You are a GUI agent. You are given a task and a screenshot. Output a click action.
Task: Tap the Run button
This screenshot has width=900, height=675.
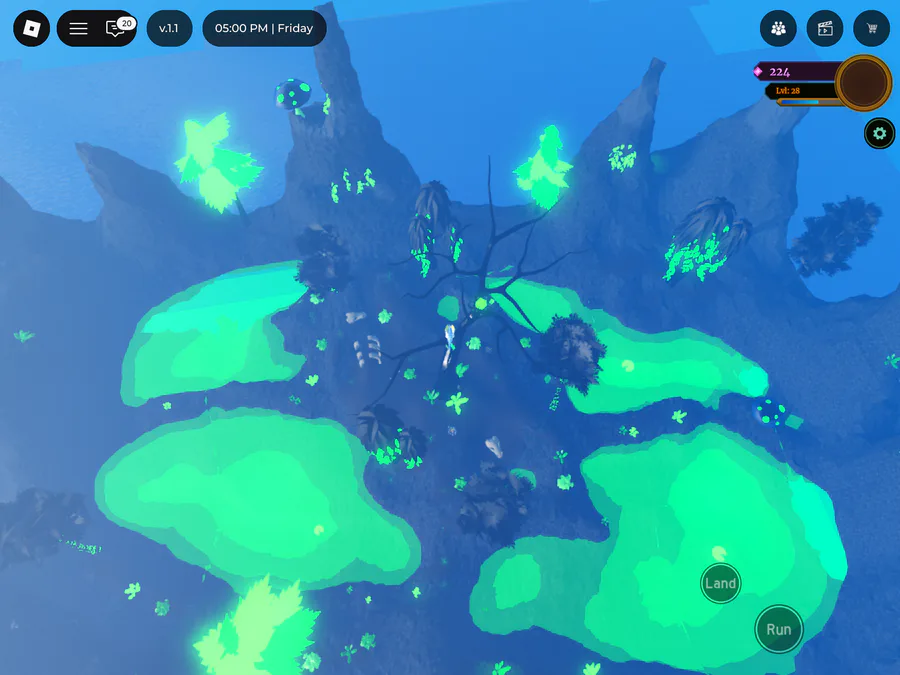point(778,629)
